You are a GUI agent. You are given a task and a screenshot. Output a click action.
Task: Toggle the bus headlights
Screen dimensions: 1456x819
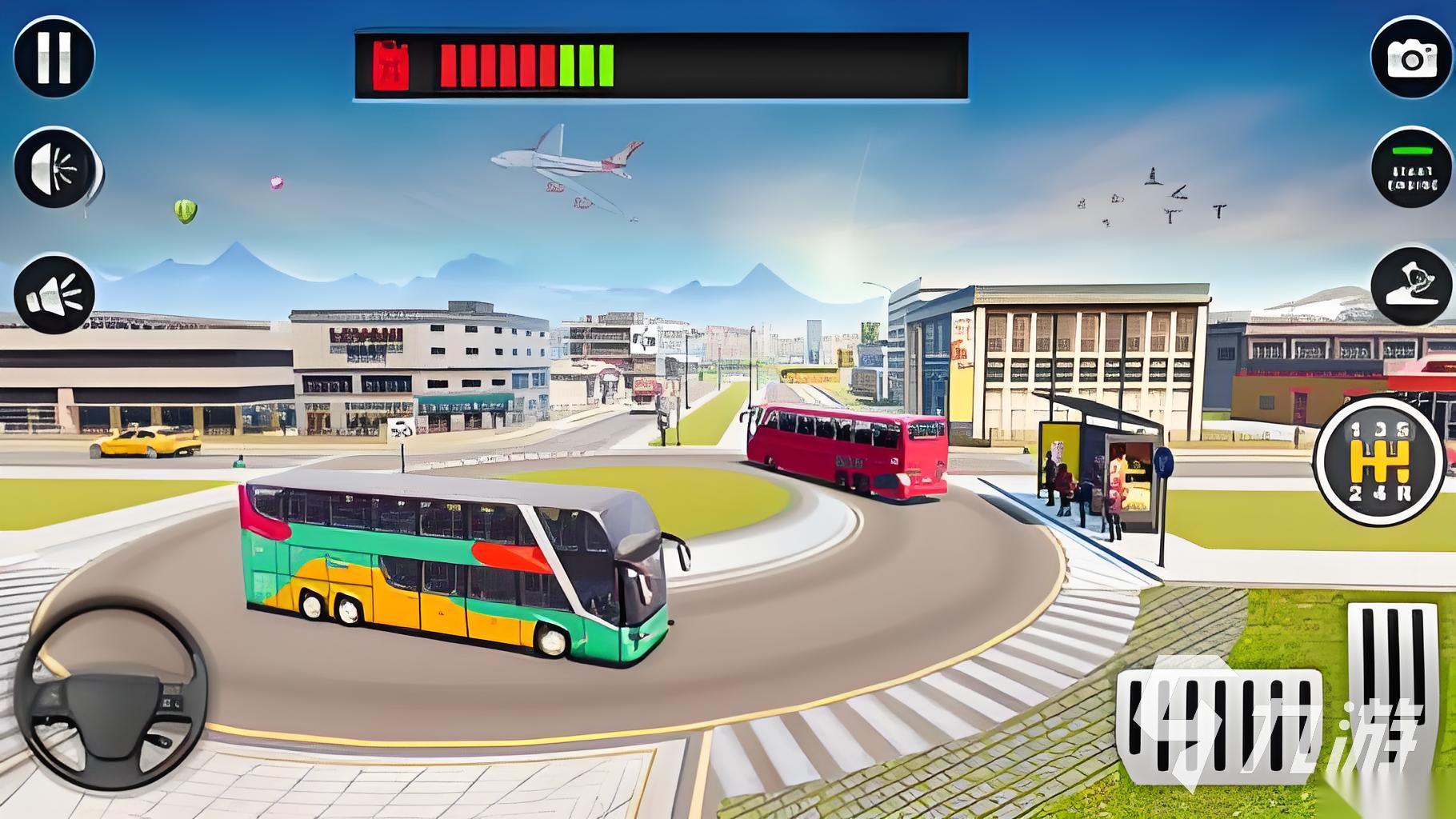pos(56,168)
